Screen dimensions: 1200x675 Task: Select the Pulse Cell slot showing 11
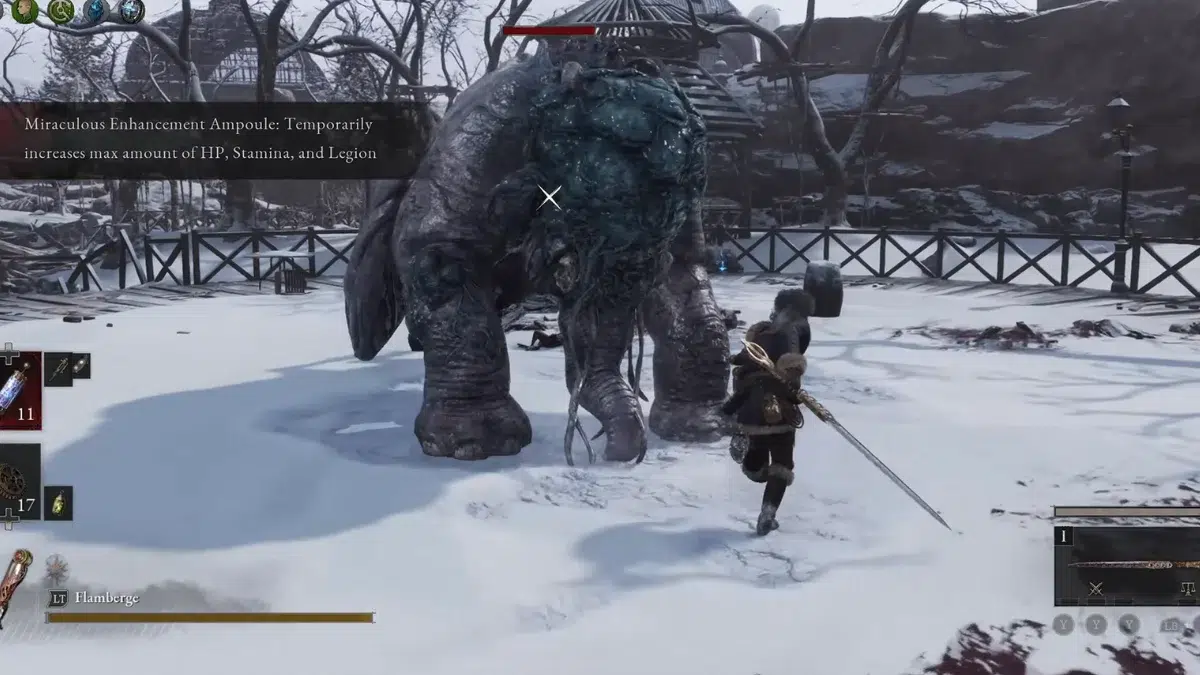point(20,389)
